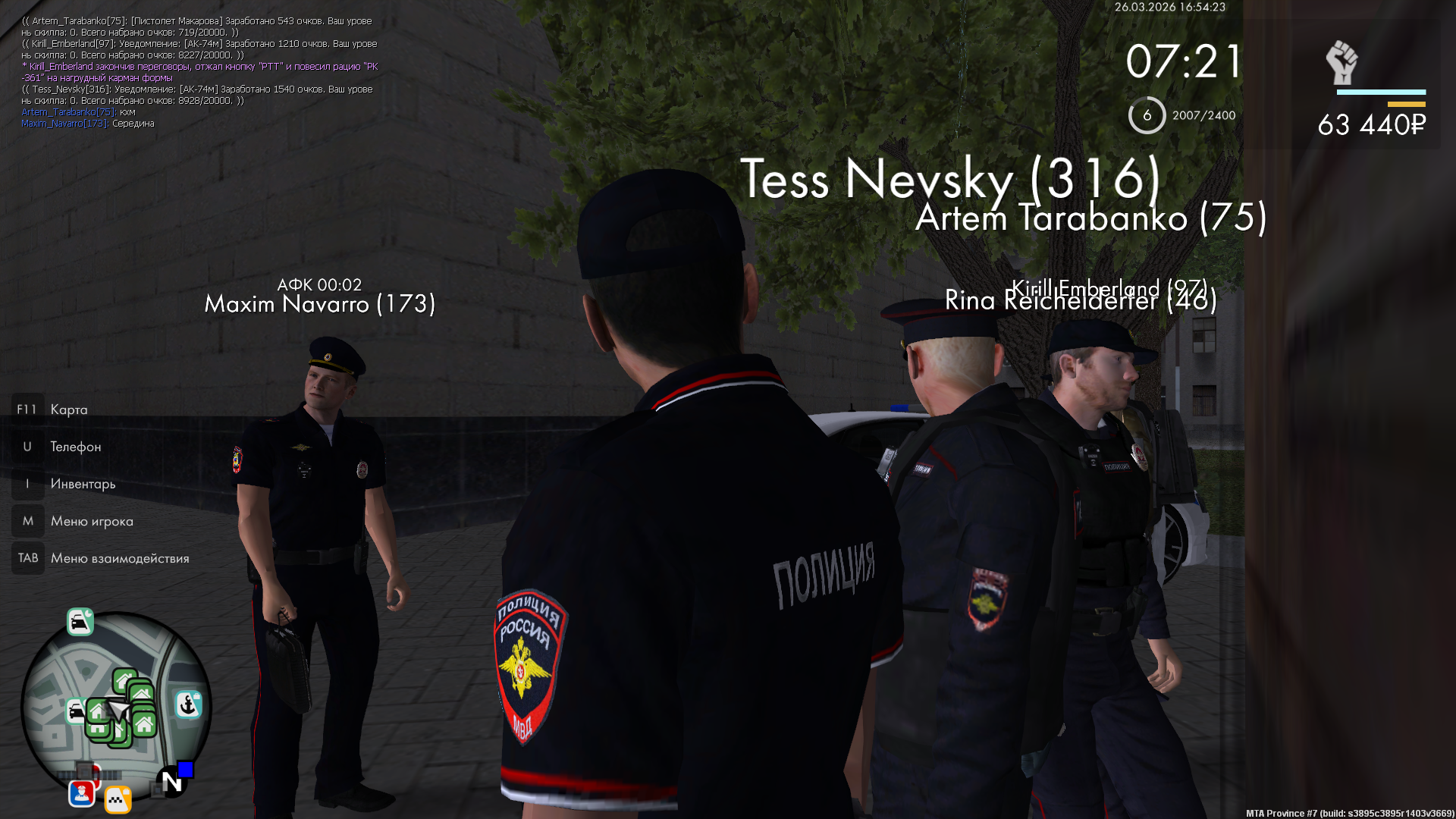Click the yellow taxi marker
The width and height of the screenshot is (1456, 819).
click(x=118, y=799)
